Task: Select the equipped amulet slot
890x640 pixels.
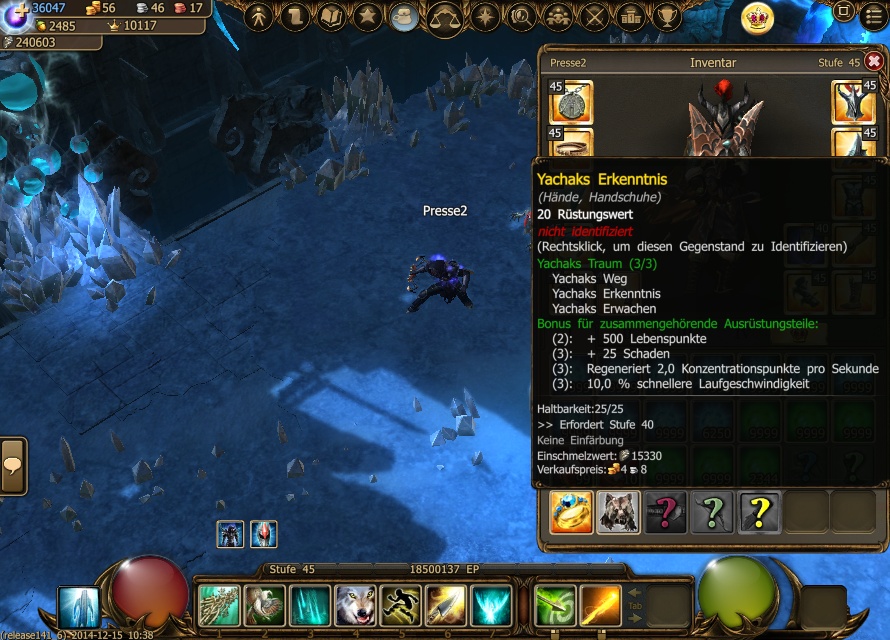Action: (x=571, y=103)
